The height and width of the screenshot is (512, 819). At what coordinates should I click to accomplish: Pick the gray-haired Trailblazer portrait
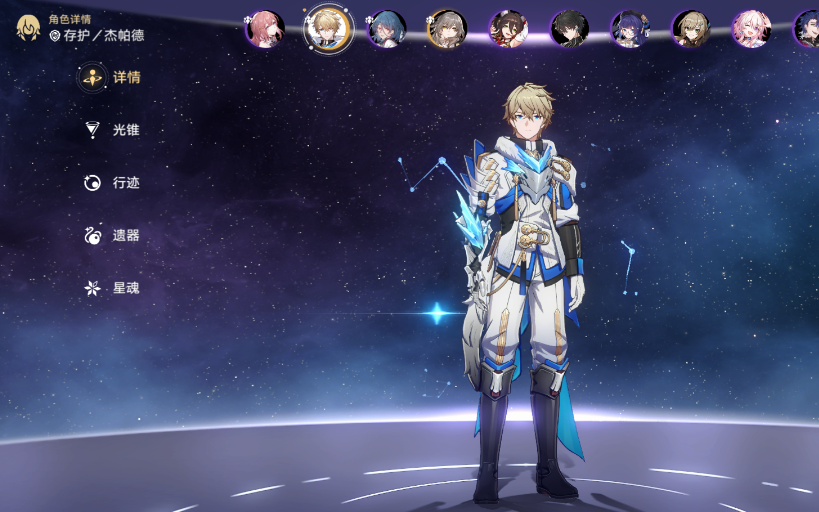(447, 29)
